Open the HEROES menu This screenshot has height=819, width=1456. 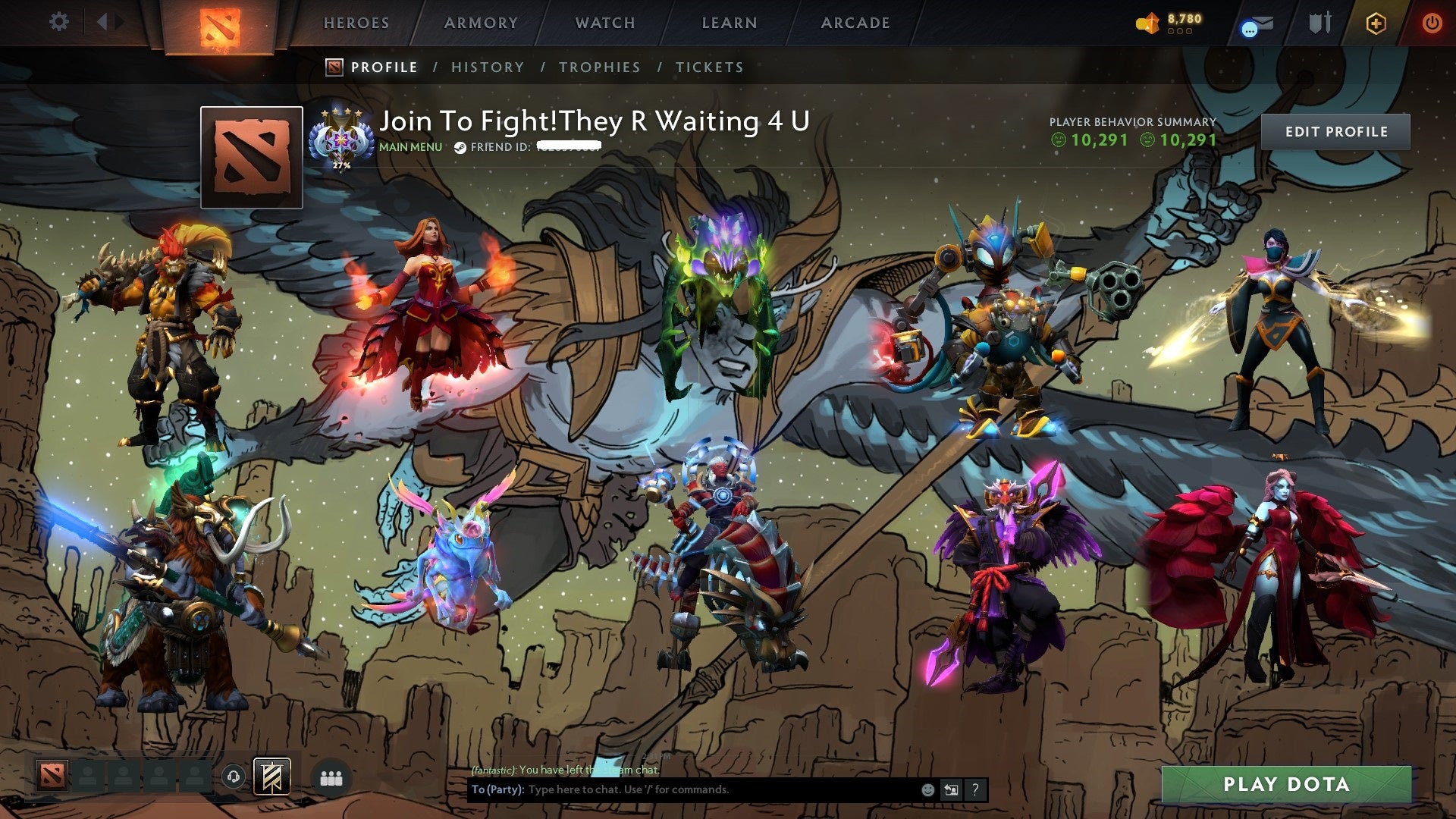click(357, 23)
